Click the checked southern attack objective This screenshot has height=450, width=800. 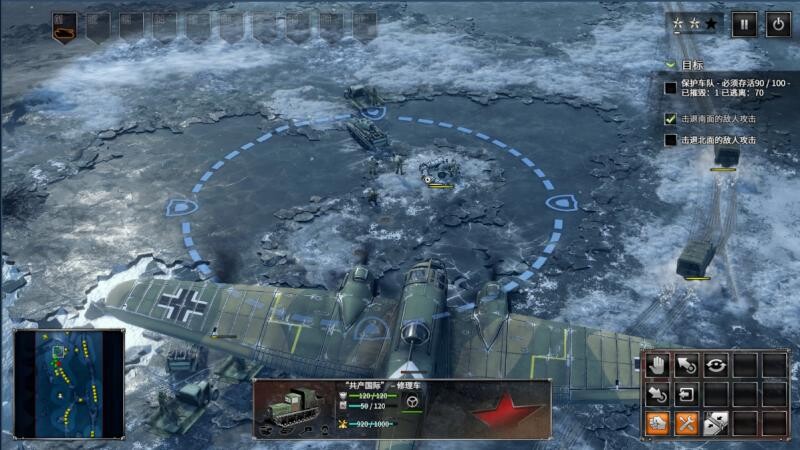point(671,118)
